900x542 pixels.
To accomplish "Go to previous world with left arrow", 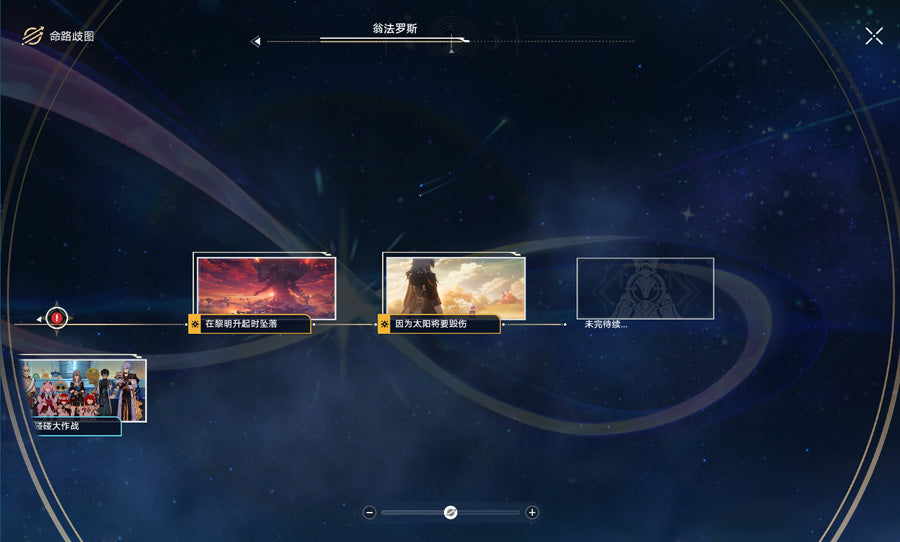I will click(256, 42).
